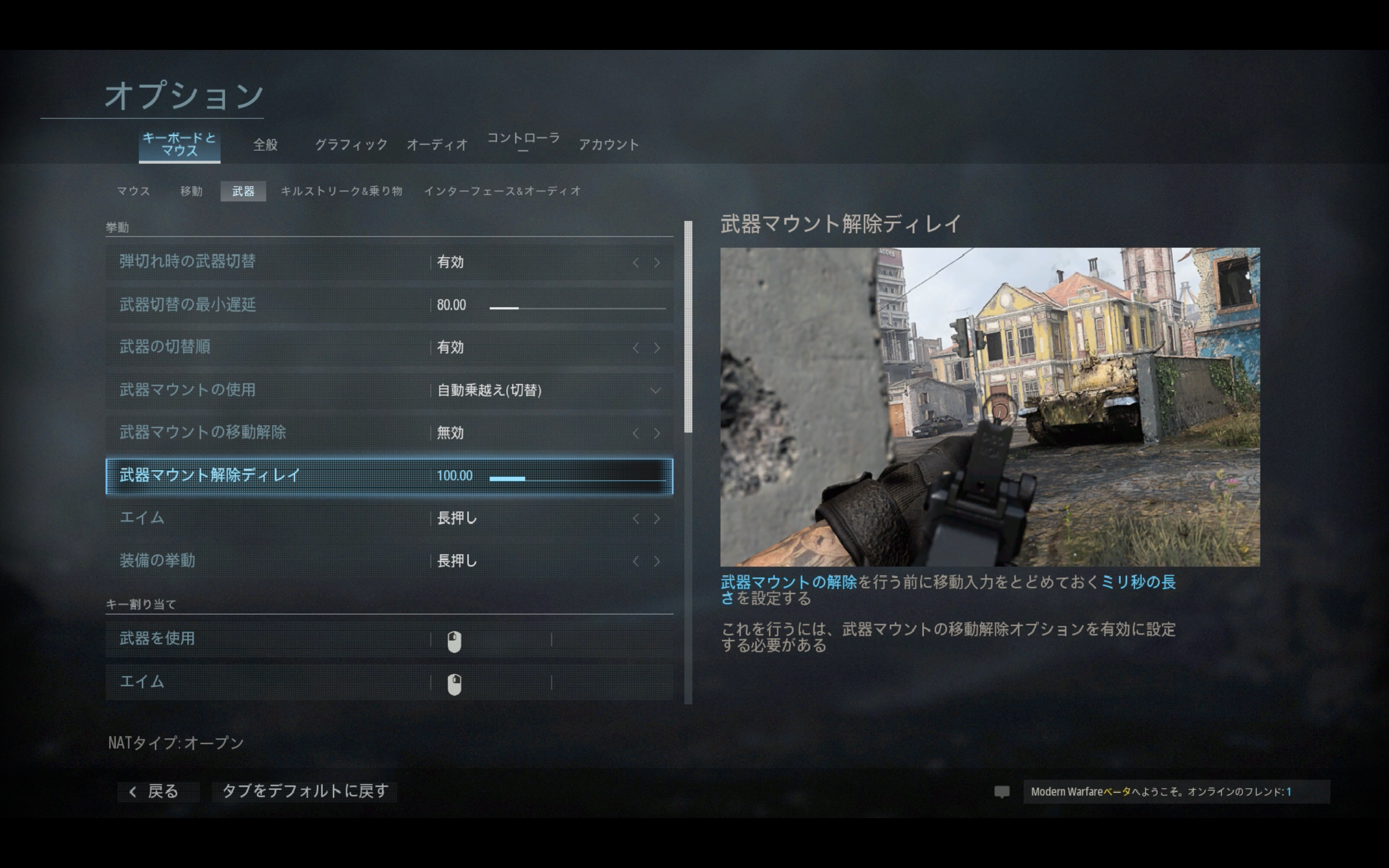Set the 武器マウント解除ディレイ slider
The height and width of the screenshot is (868, 1389).
[577, 478]
